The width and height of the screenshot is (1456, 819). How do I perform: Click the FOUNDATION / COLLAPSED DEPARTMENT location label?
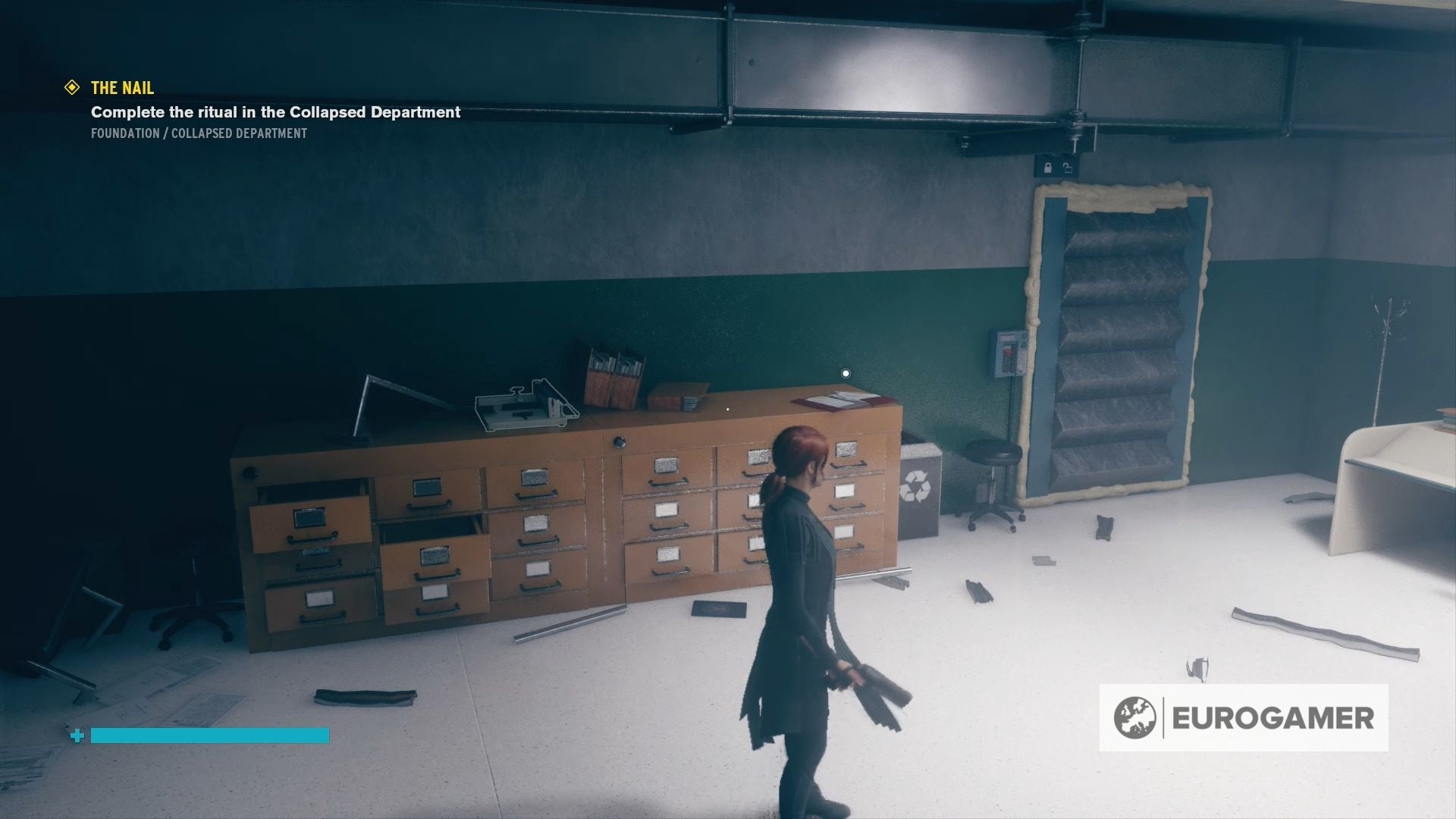[198, 133]
